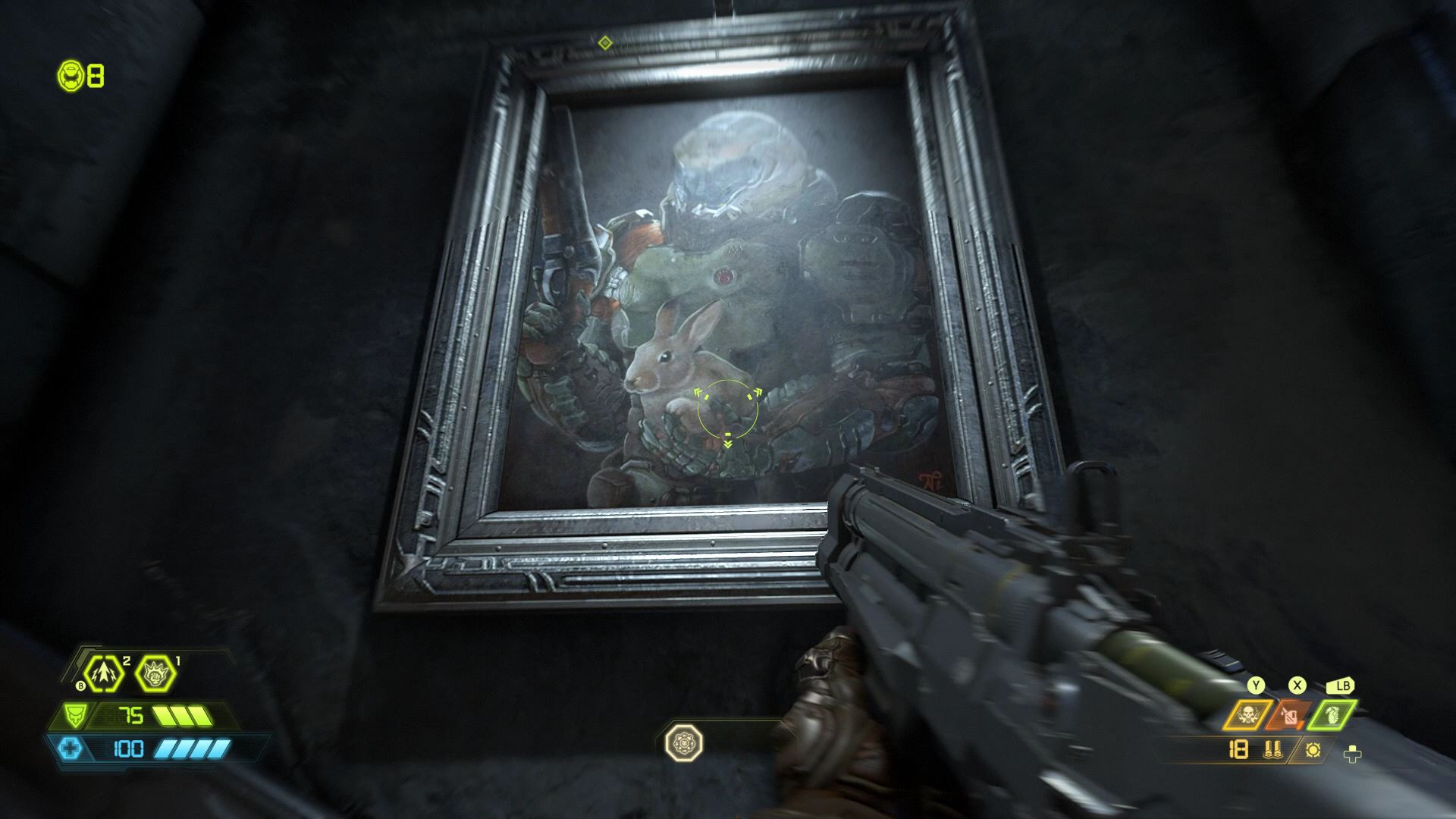Select the skull ability icon above Y
Viewport: 1456px width, 819px height.
[1248, 714]
